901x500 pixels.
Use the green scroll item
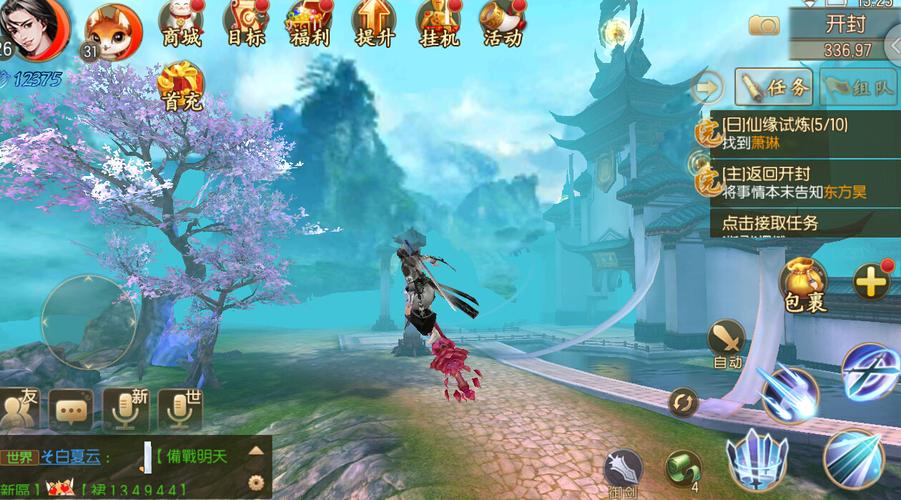(x=683, y=467)
